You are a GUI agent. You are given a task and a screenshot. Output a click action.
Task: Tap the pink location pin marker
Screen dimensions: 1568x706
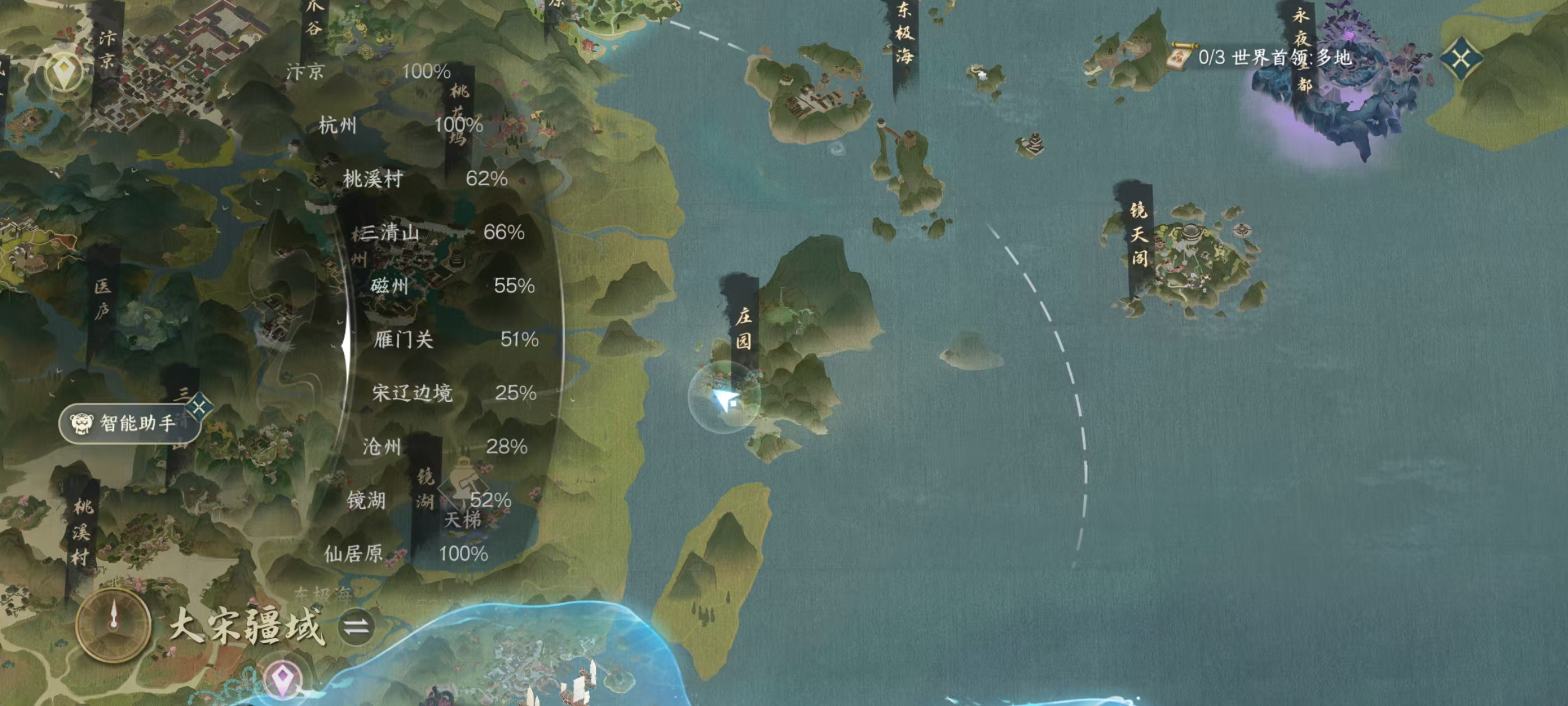pos(282,677)
